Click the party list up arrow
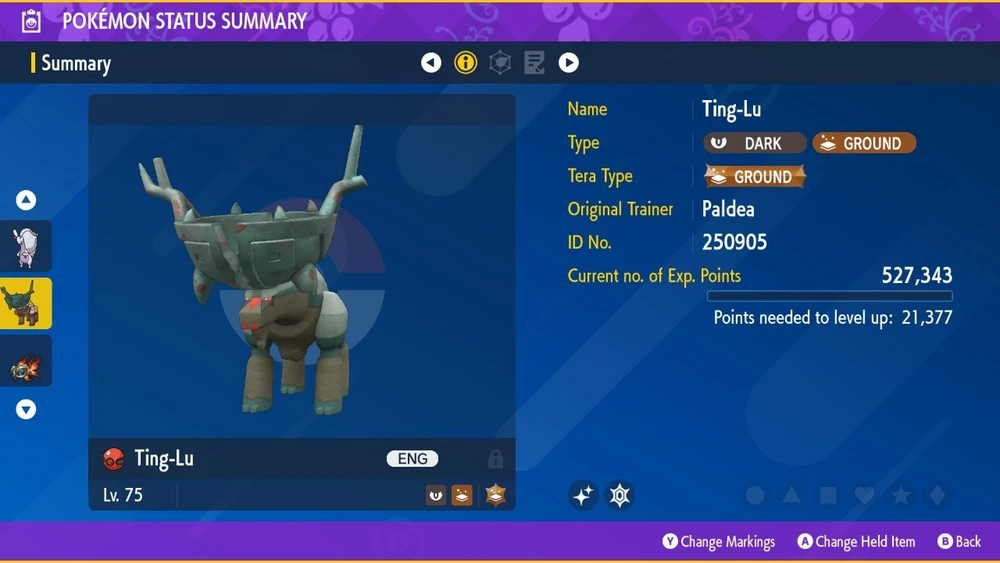 click(x=26, y=201)
